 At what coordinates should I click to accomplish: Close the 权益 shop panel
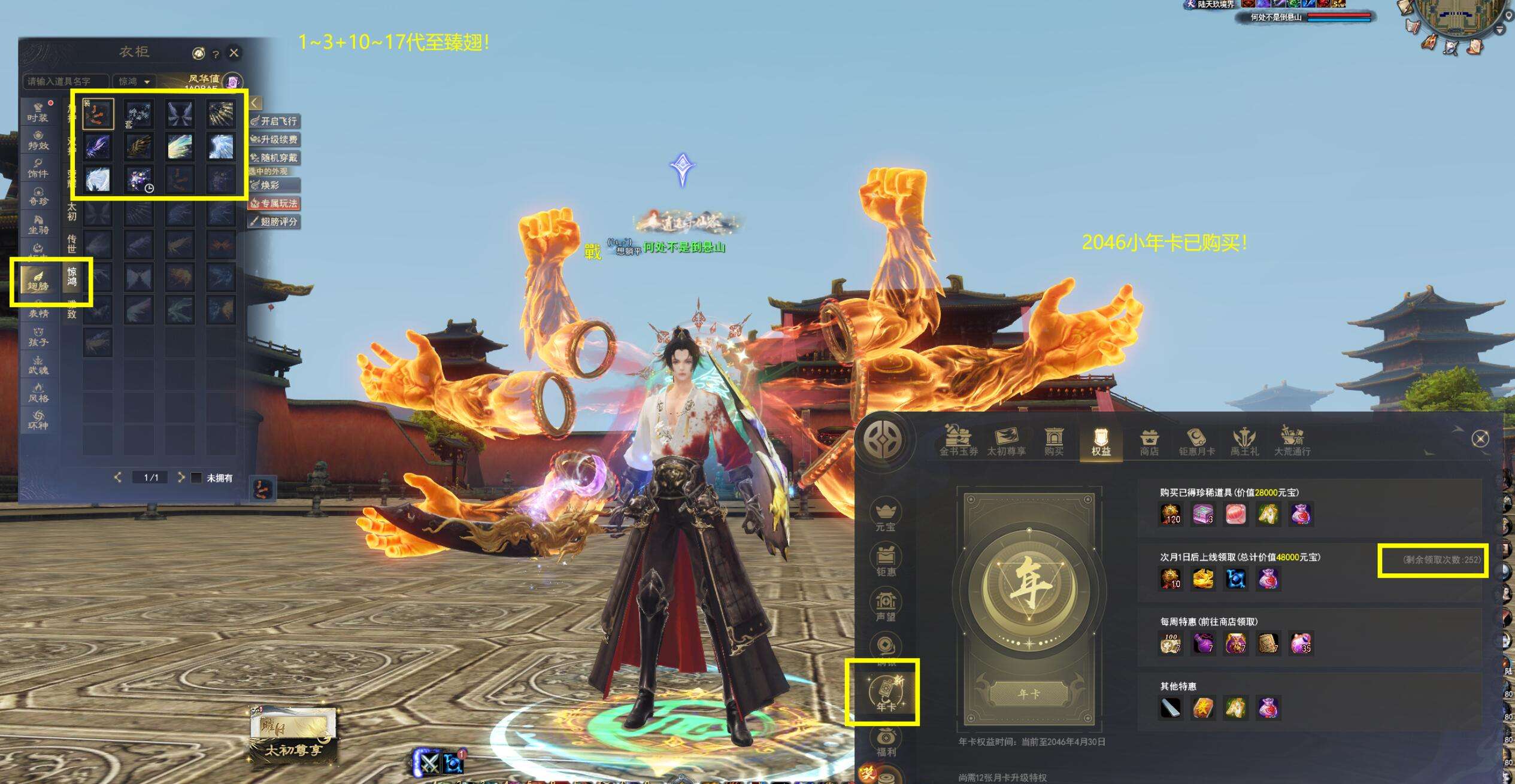pyautogui.click(x=1480, y=439)
